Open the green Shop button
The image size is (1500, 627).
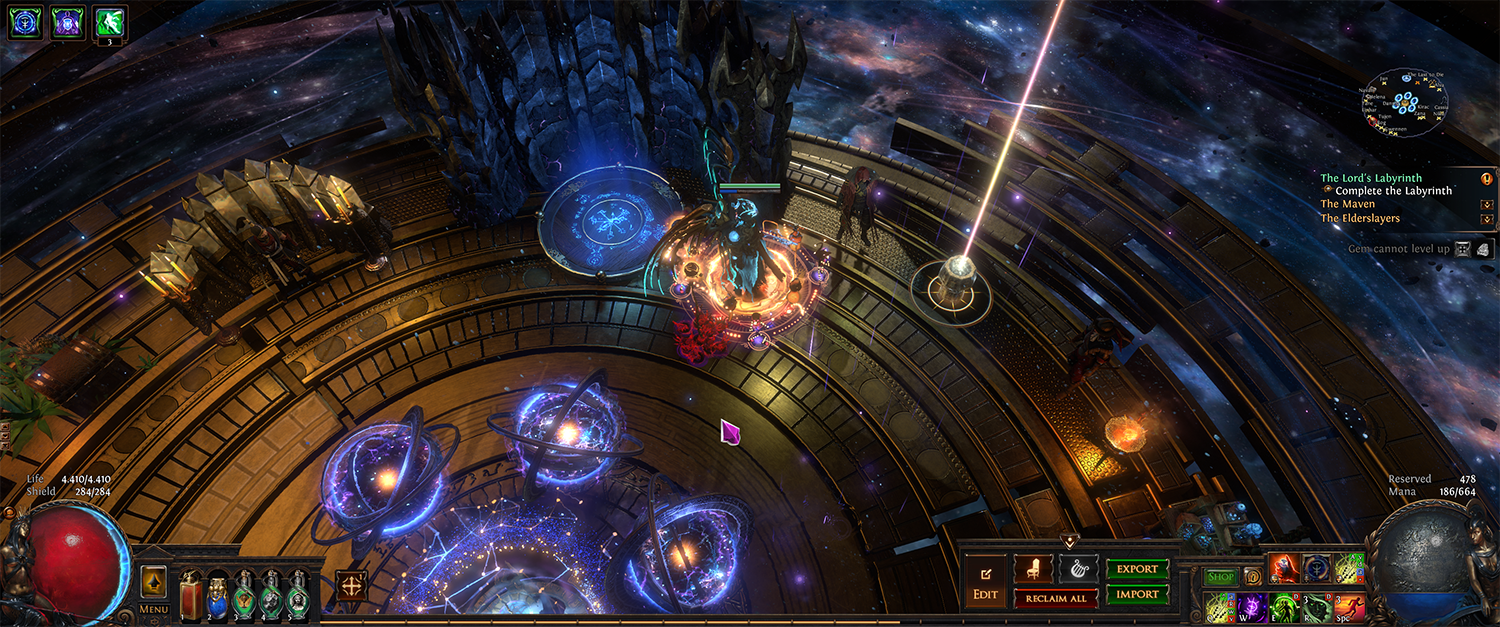pyautogui.click(x=1220, y=576)
